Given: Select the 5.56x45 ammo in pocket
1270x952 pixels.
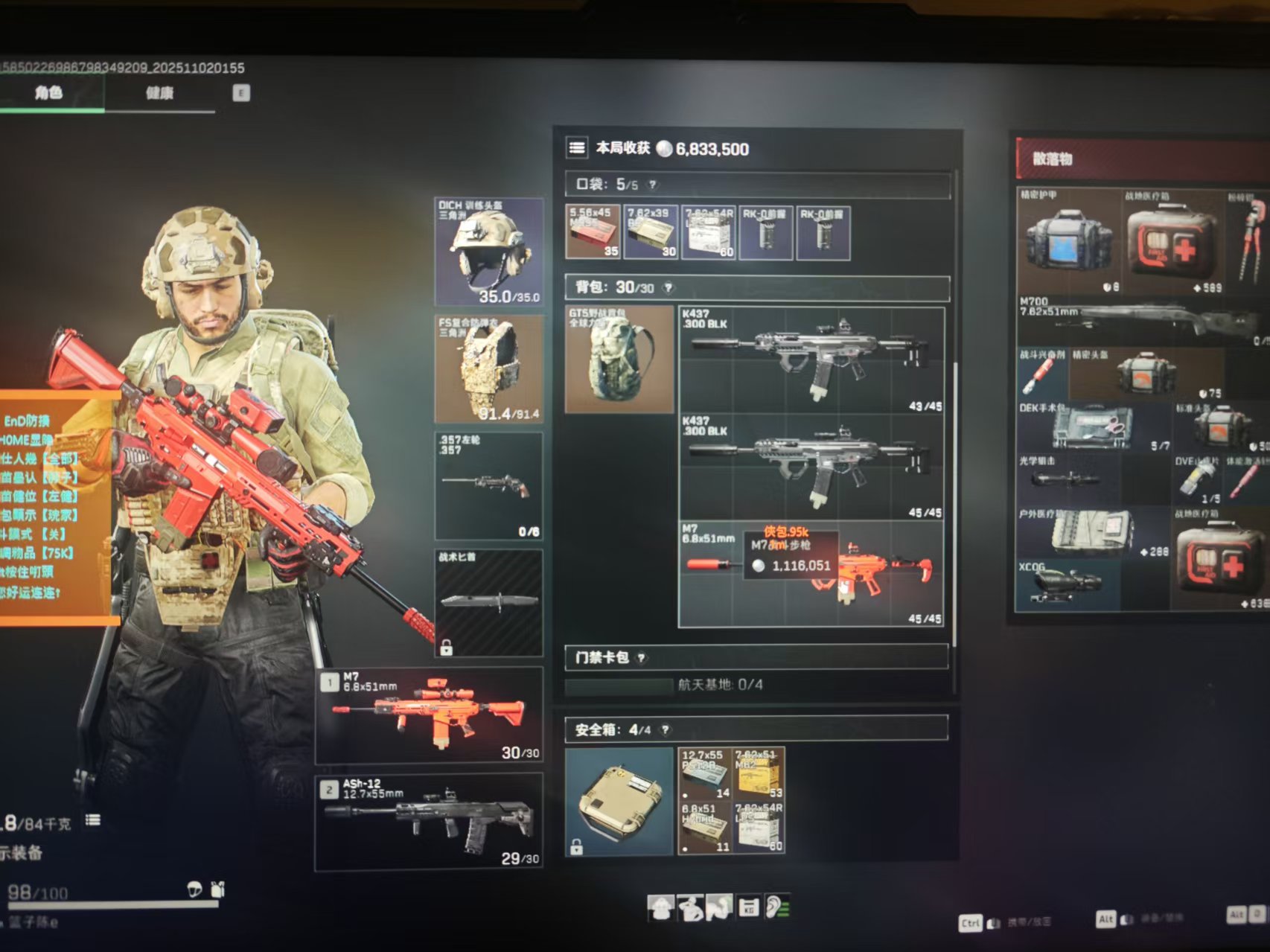Looking at the screenshot, I should click(x=593, y=232).
